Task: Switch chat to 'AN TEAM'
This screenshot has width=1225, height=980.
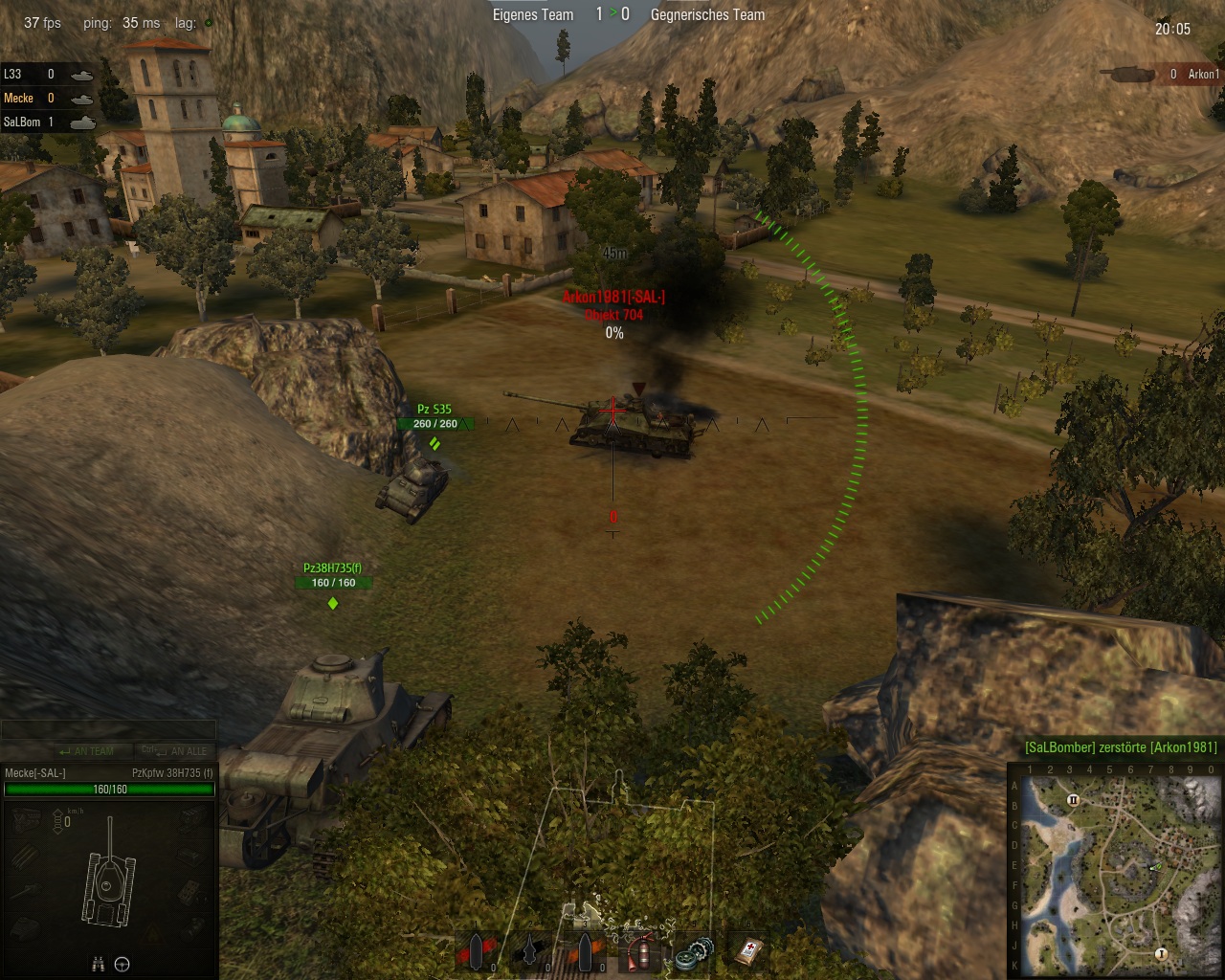Action: (x=86, y=751)
